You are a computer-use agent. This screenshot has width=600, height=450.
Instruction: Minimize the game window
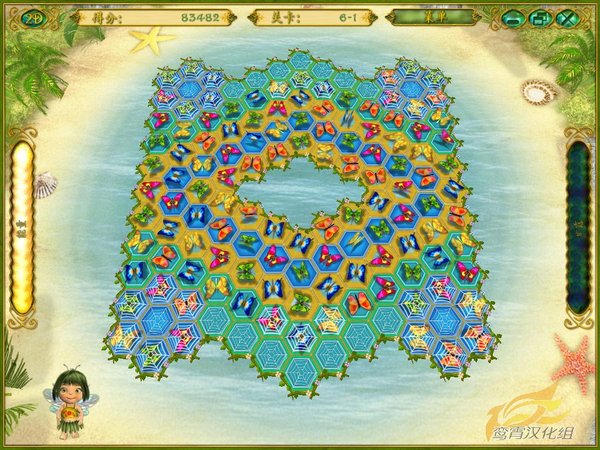click(x=512, y=18)
